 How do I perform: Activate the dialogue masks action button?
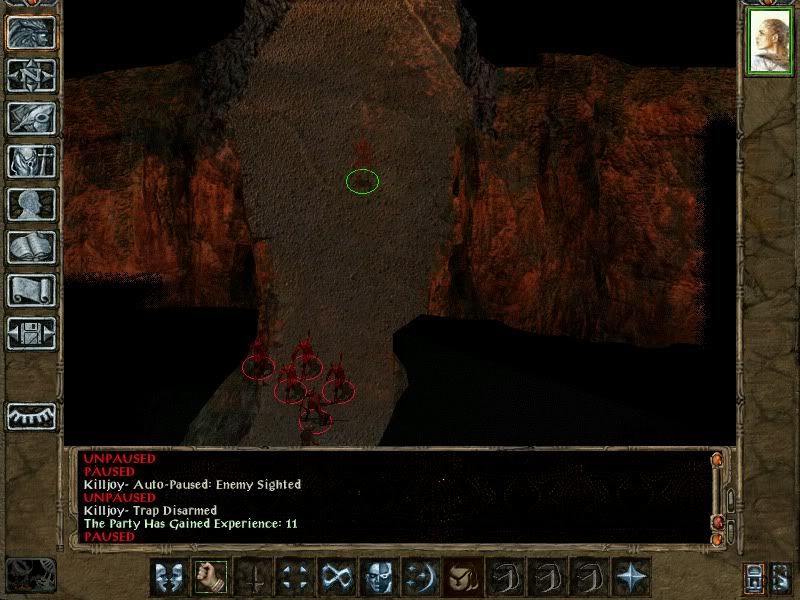pyautogui.click(x=168, y=577)
